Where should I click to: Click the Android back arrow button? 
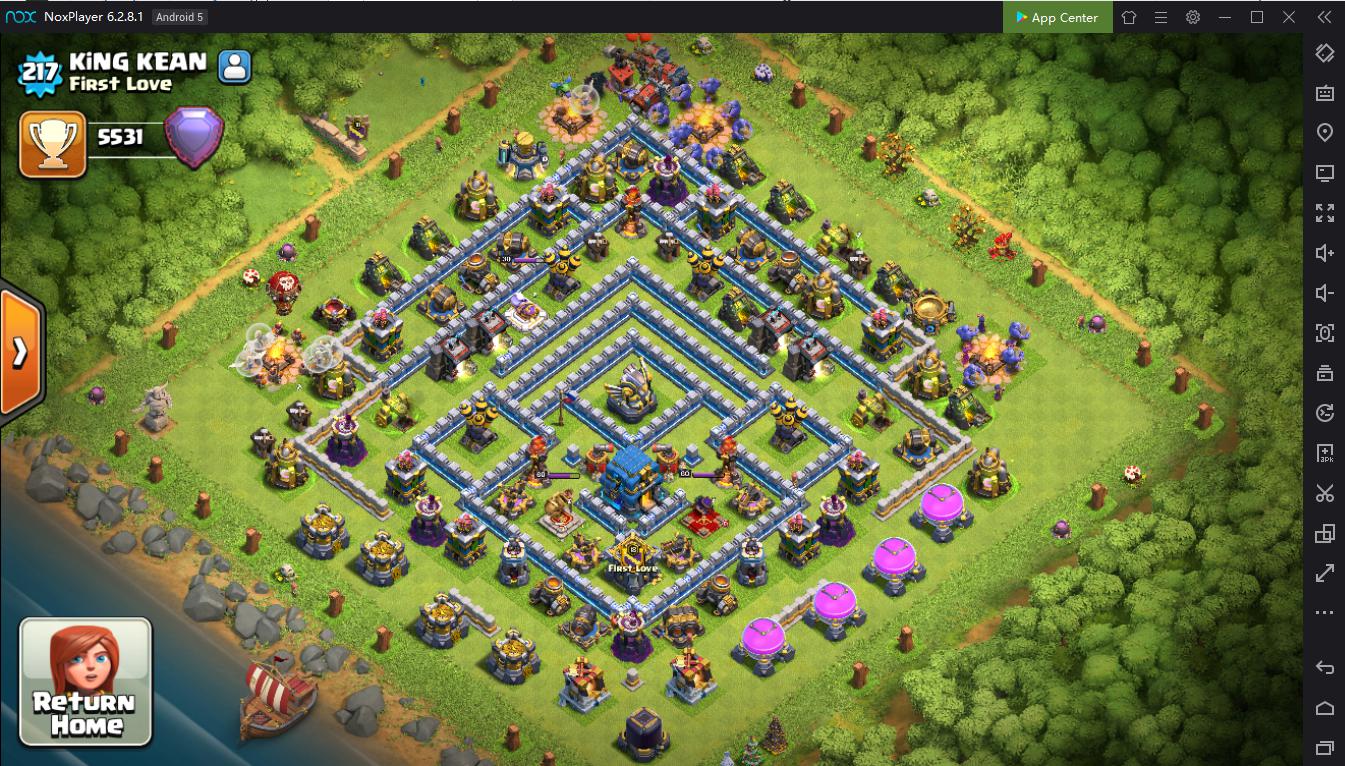click(x=1325, y=668)
